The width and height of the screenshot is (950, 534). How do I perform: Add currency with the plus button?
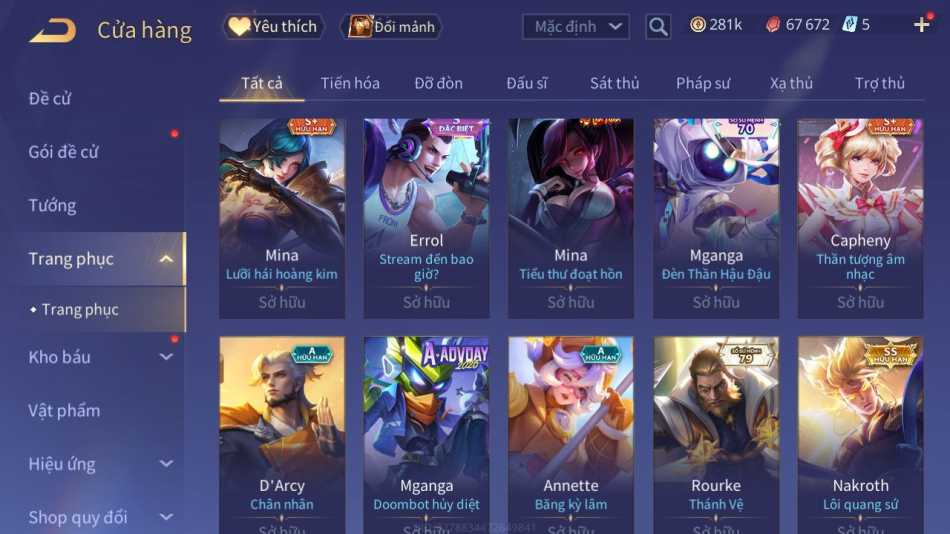(921, 25)
